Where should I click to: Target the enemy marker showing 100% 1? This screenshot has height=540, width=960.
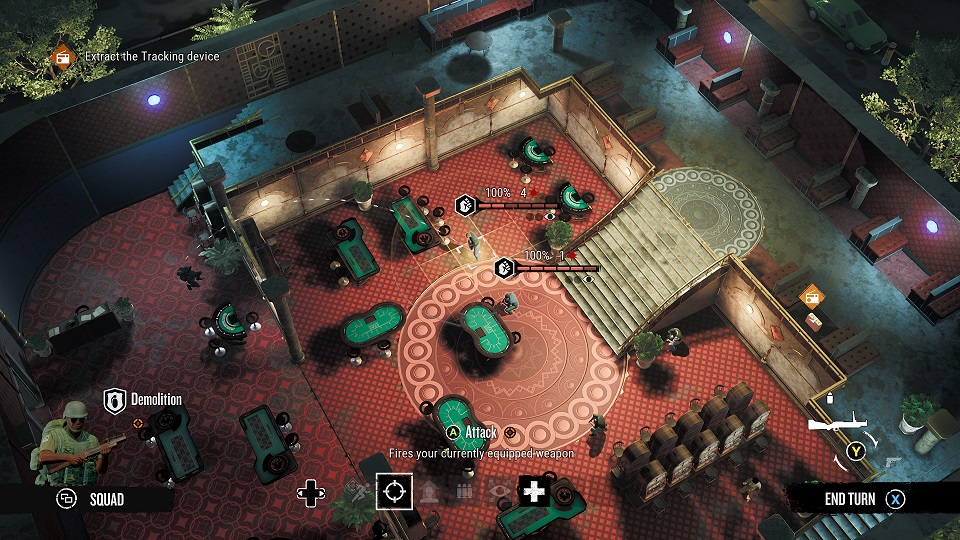click(x=505, y=268)
